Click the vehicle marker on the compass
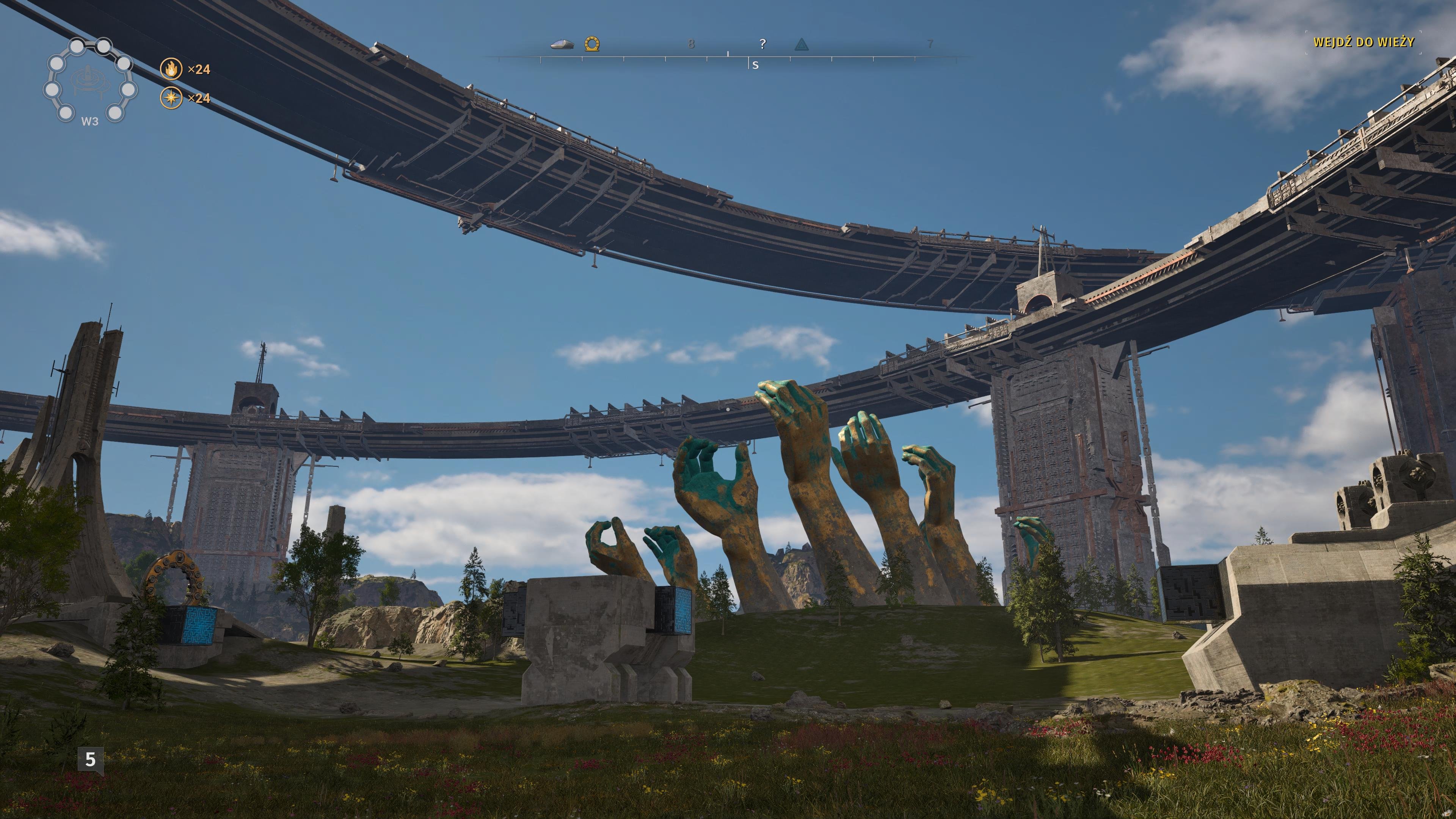This screenshot has width=1456, height=819. pyautogui.click(x=562, y=44)
